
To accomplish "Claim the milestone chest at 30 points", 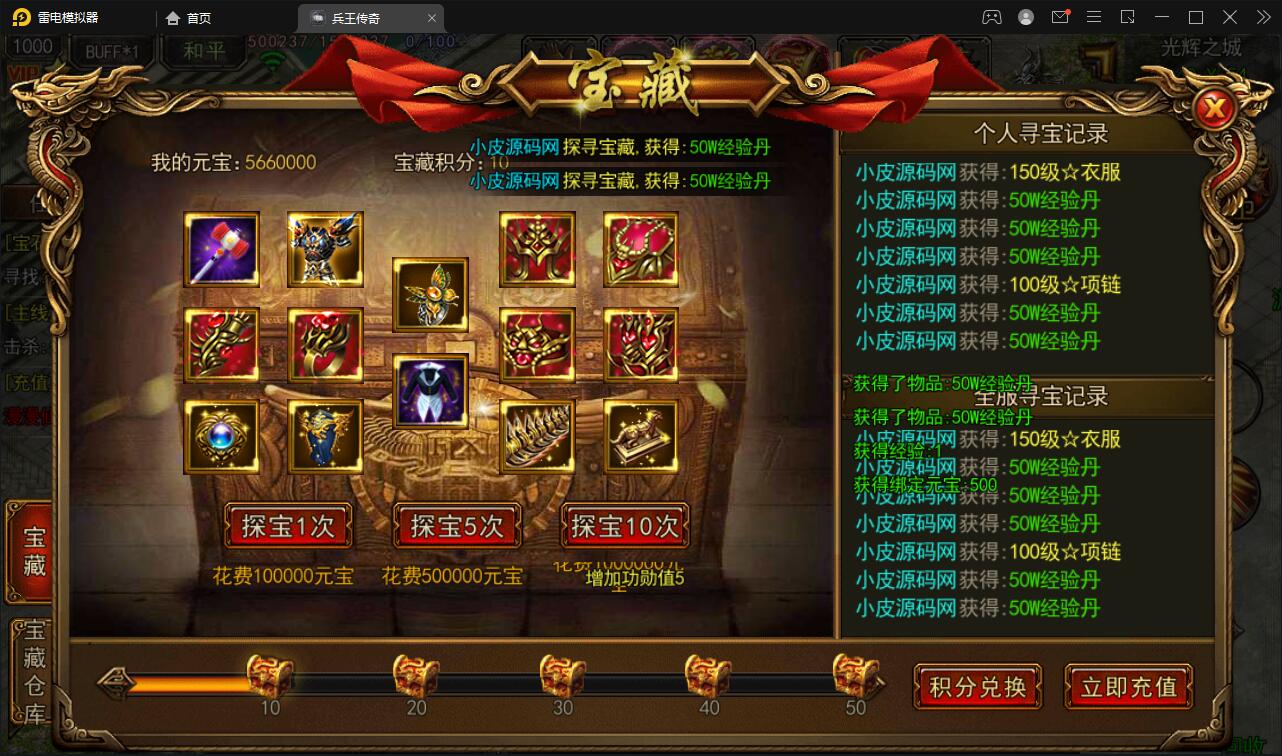I will point(561,676).
